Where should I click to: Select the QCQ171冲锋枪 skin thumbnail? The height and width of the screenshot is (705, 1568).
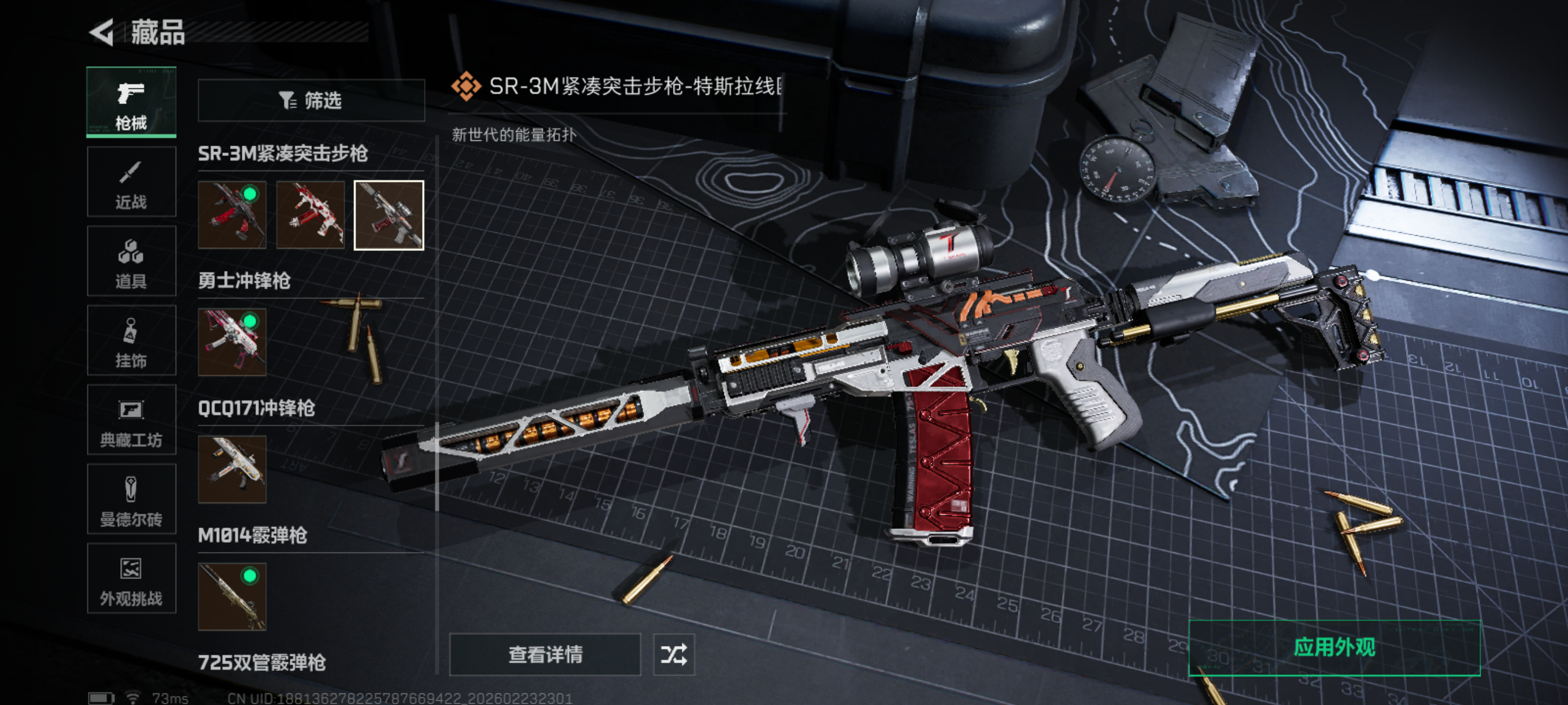coord(232,469)
